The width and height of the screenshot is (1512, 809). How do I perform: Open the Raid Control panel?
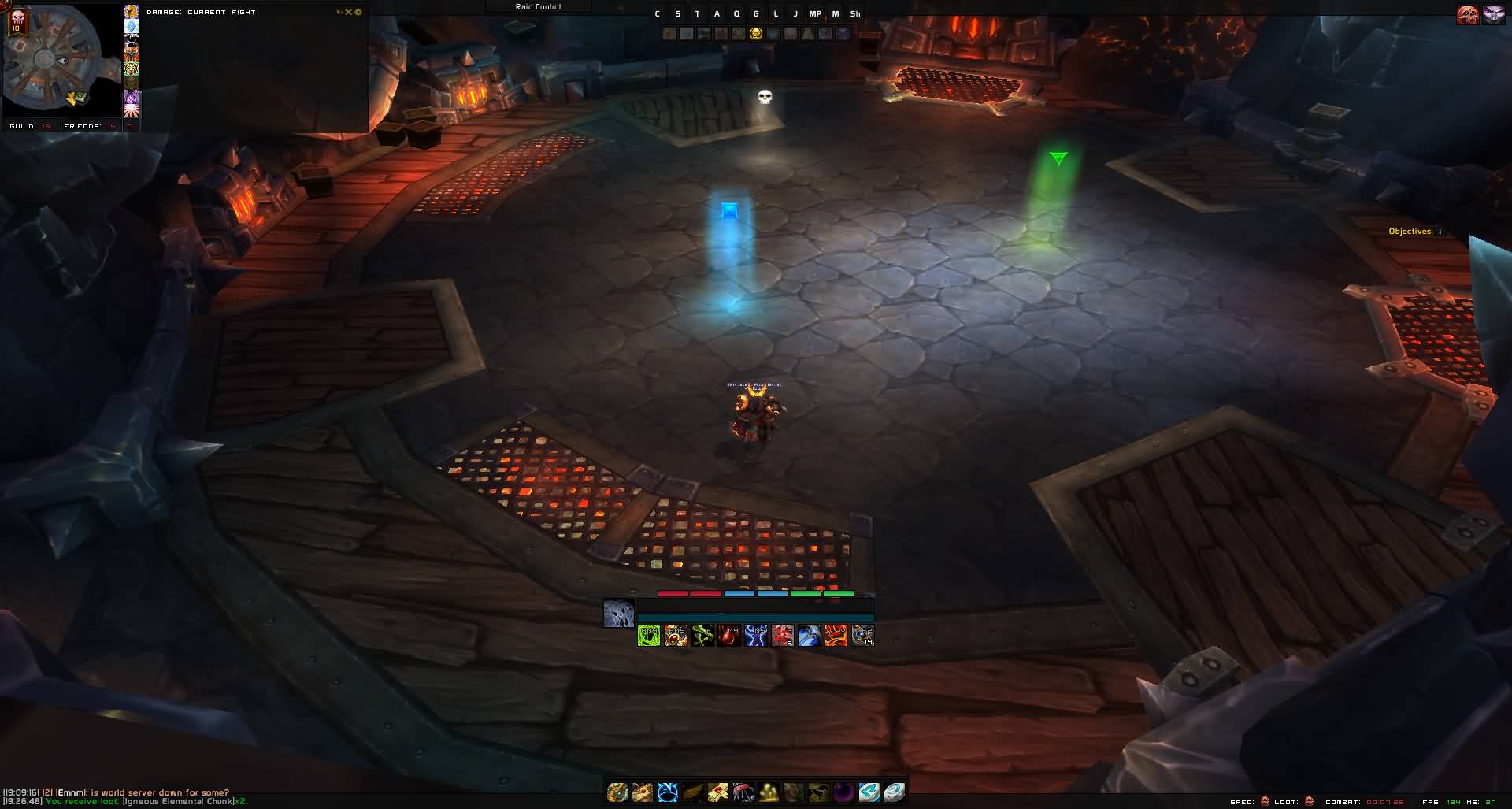click(538, 6)
